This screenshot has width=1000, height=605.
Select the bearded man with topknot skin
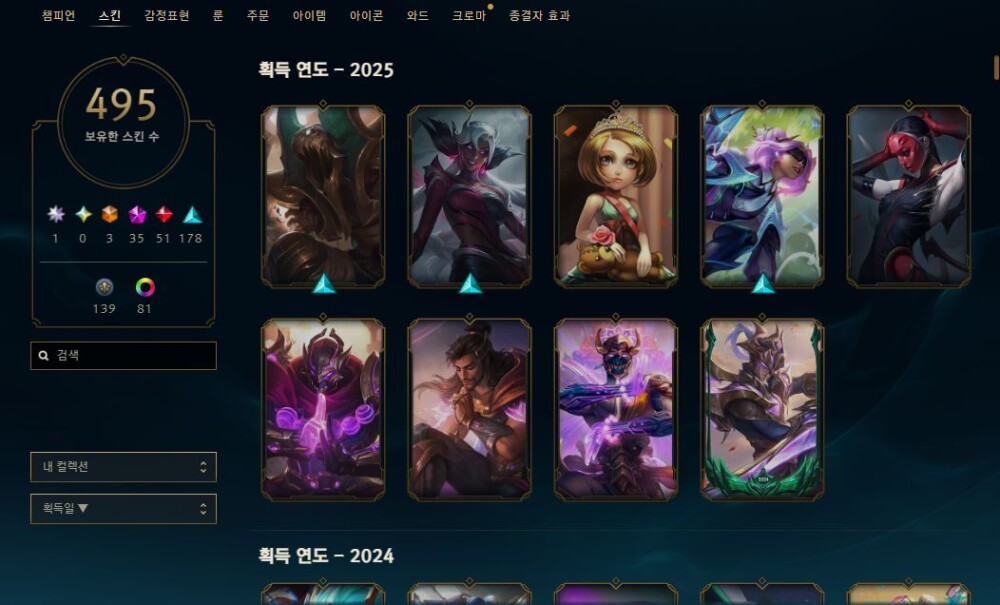click(470, 409)
